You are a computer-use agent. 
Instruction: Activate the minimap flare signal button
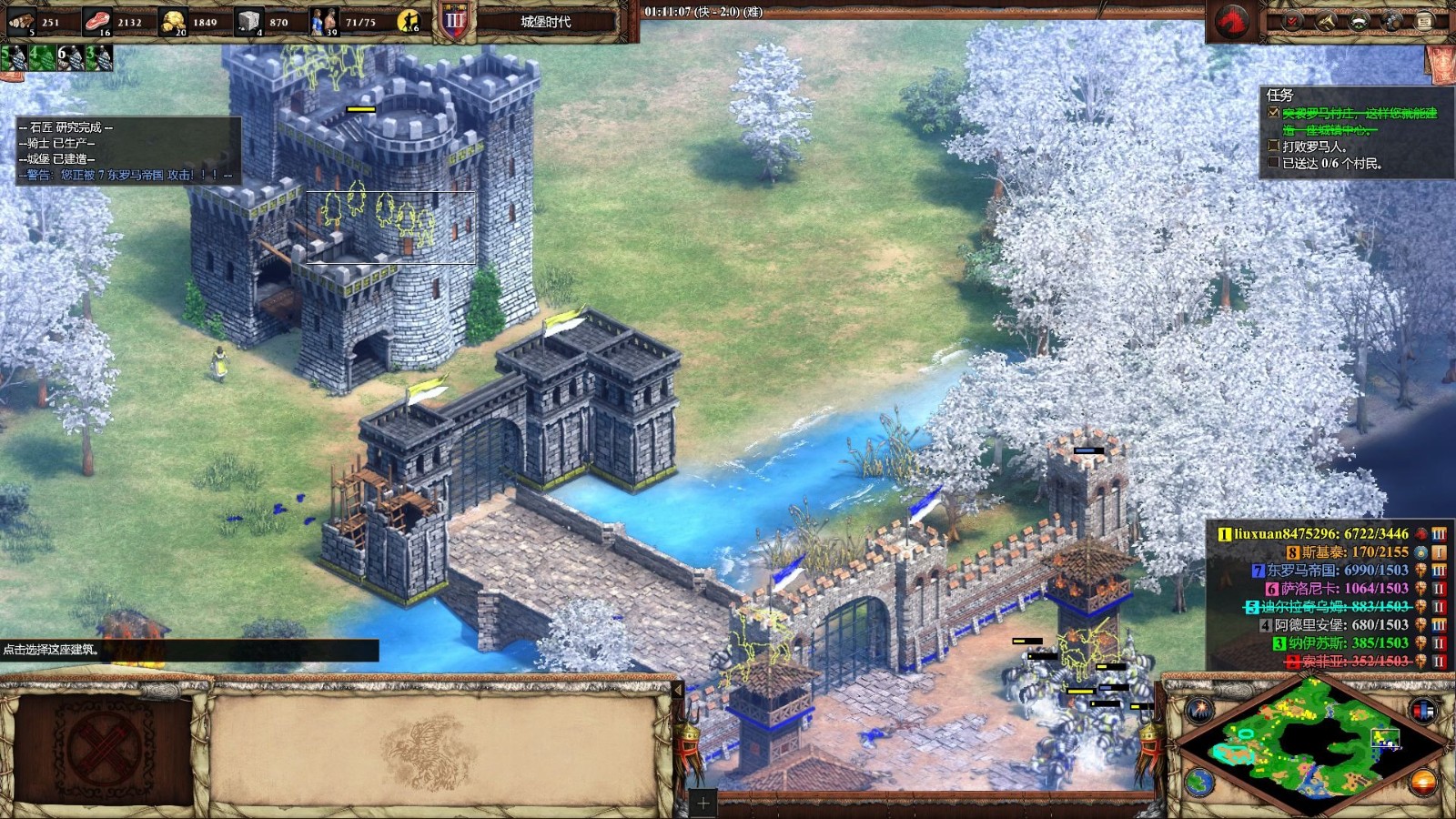tap(1199, 710)
